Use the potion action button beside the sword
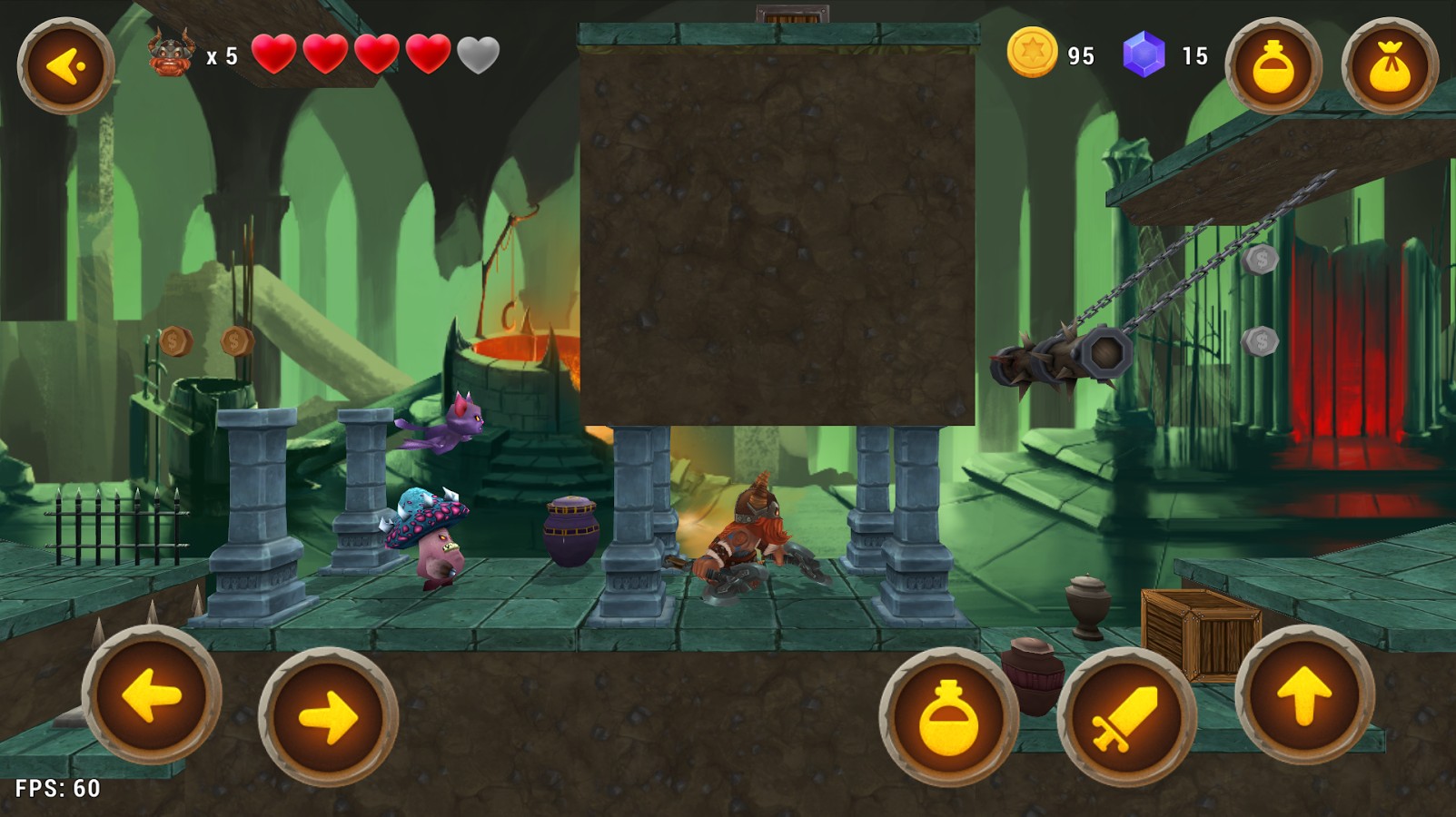Screen dimensions: 1456x817 coord(948,717)
